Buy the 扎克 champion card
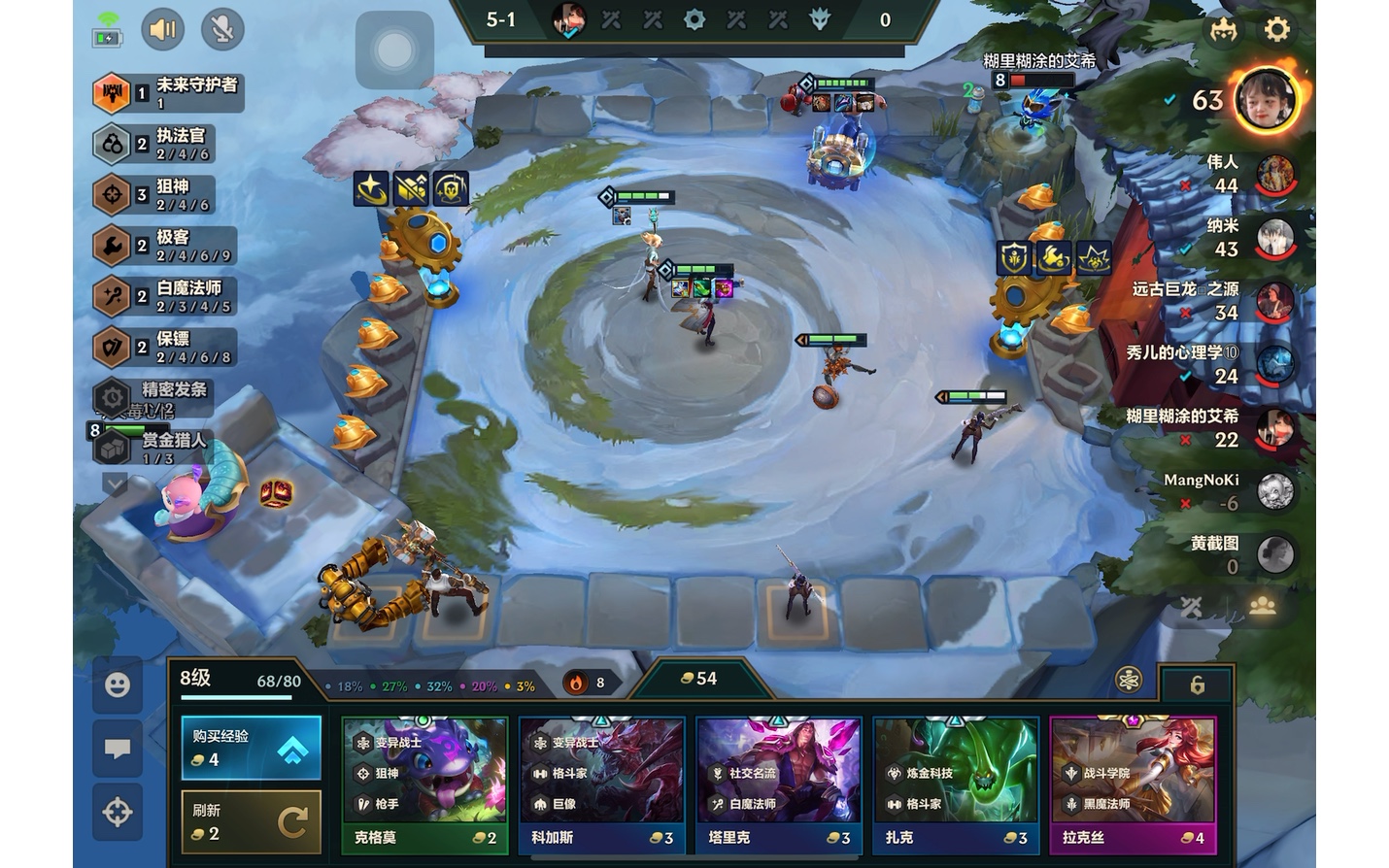The height and width of the screenshot is (868, 1389). [x=955, y=785]
